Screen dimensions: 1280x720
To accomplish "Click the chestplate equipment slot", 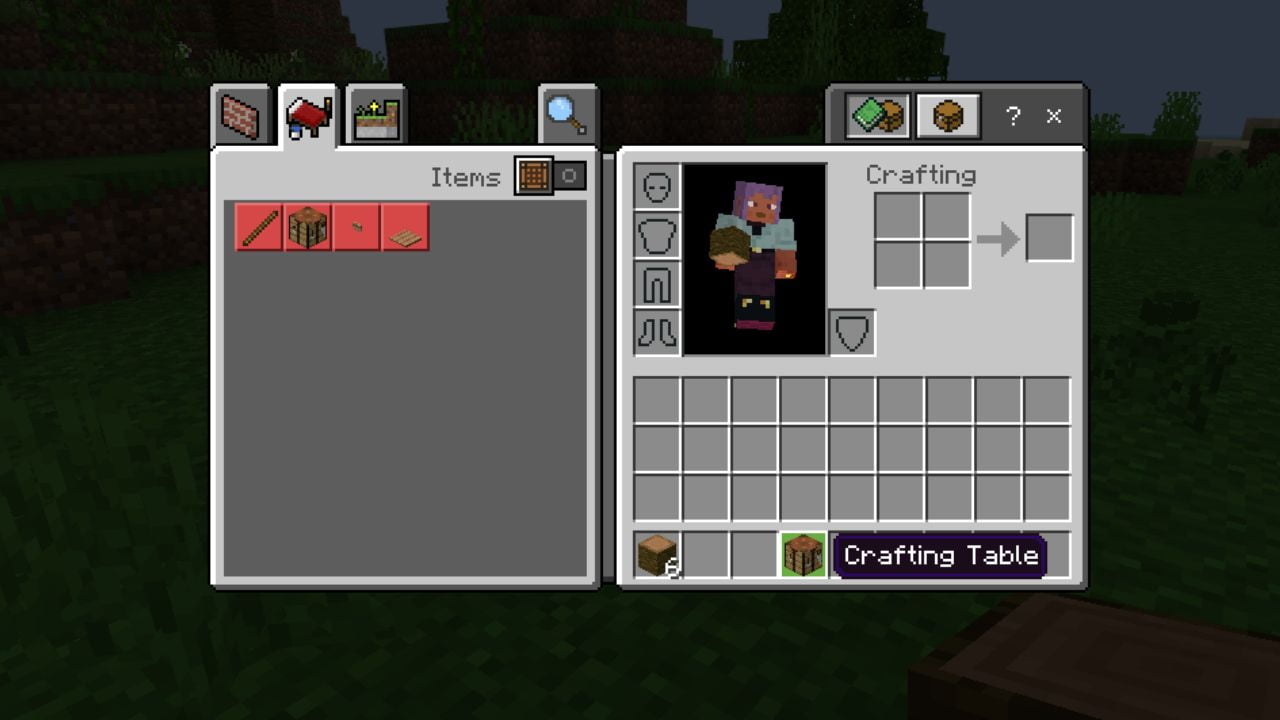I will [657, 234].
